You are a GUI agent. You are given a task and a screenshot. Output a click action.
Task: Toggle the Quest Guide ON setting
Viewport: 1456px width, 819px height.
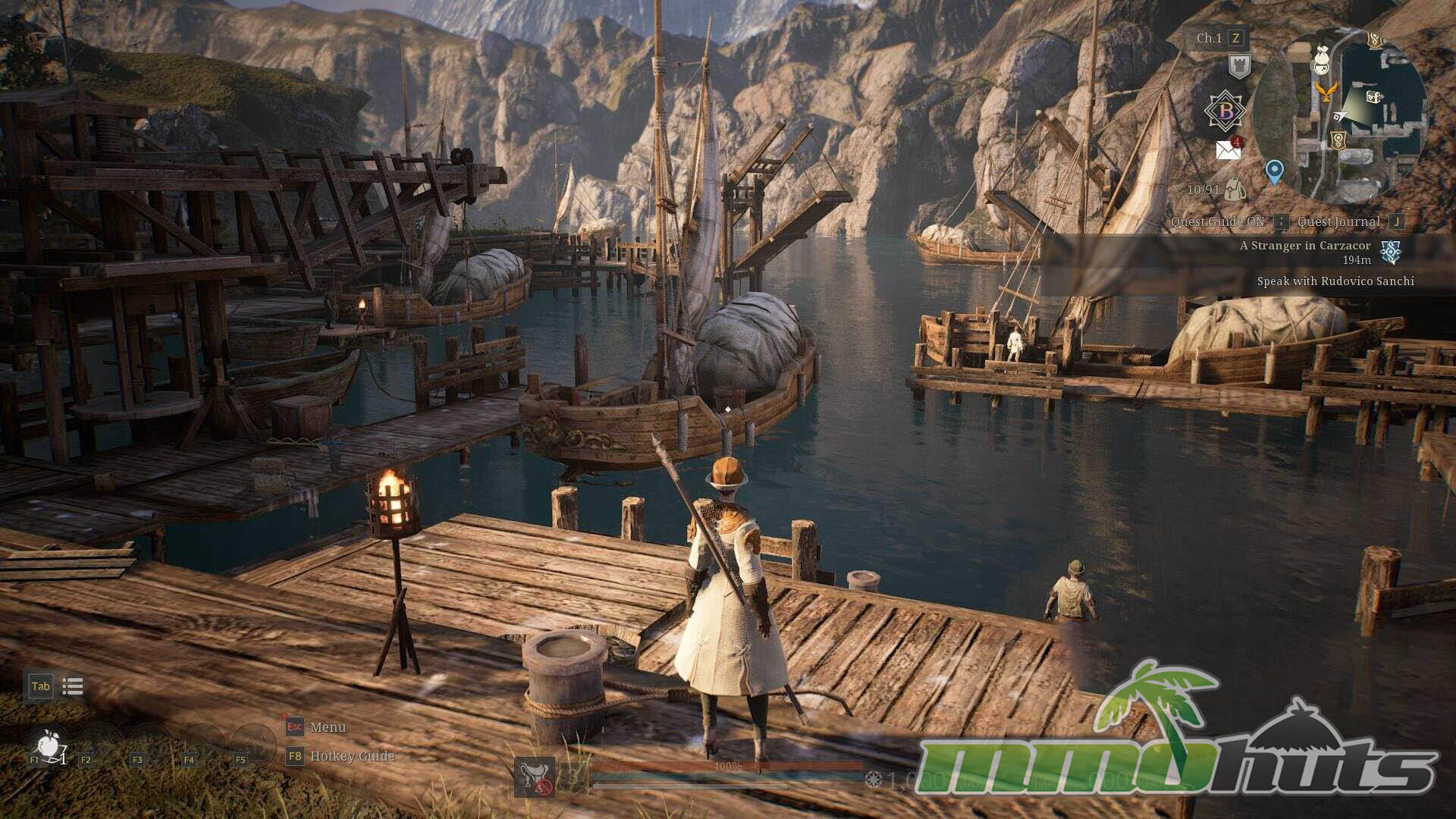pyautogui.click(x=1218, y=221)
